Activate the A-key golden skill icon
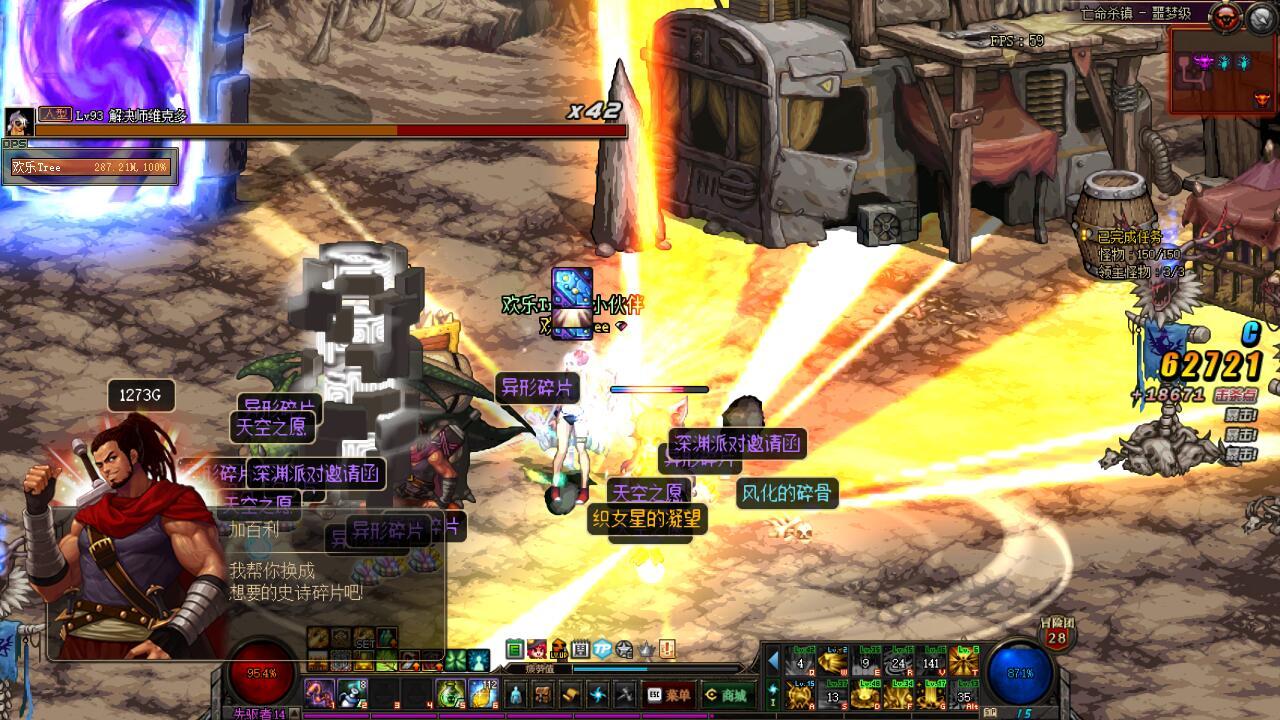The height and width of the screenshot is (720, 1280). pos(799,693)
